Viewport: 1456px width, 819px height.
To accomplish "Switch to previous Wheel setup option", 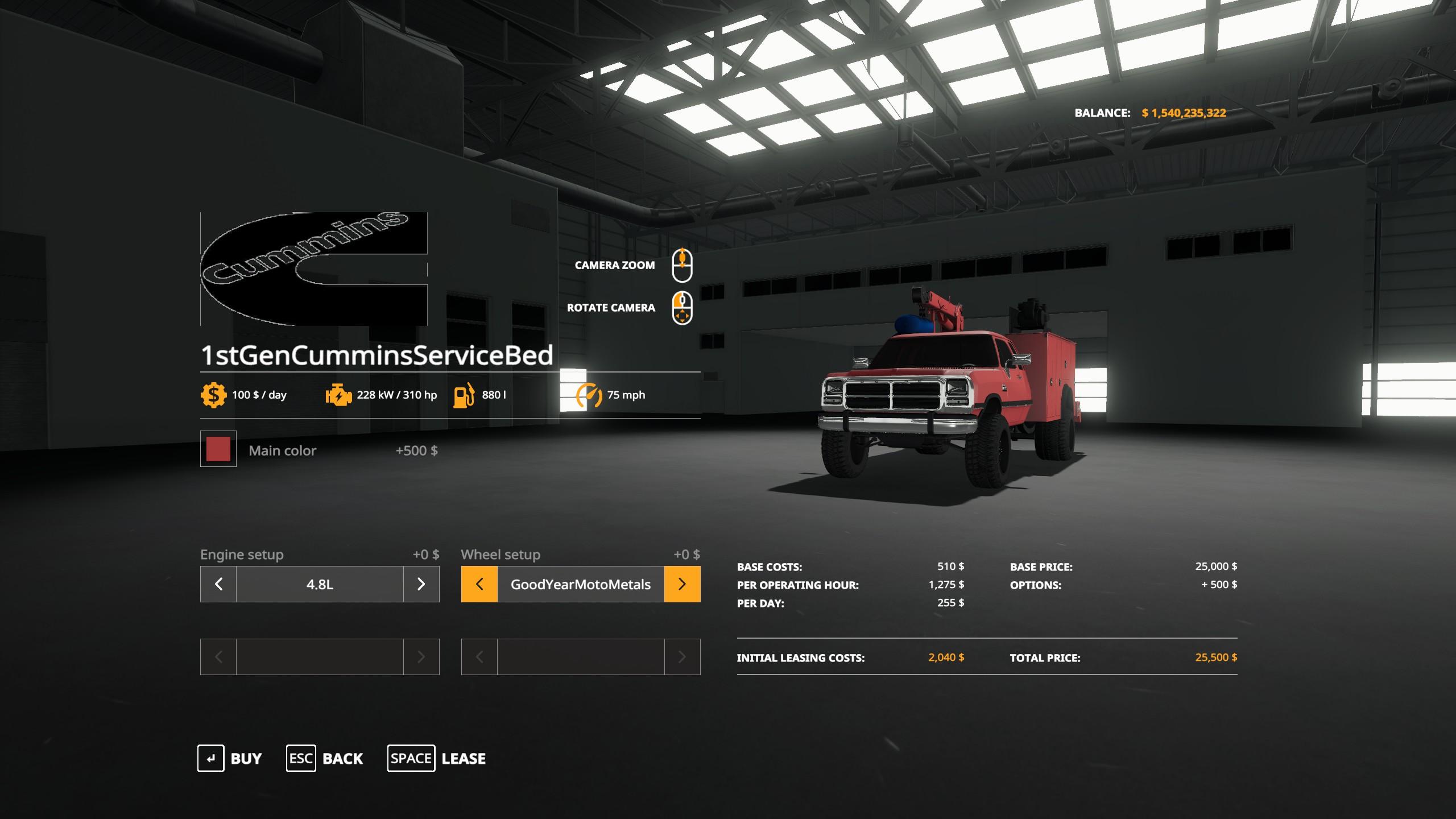I will click(479, 584).
